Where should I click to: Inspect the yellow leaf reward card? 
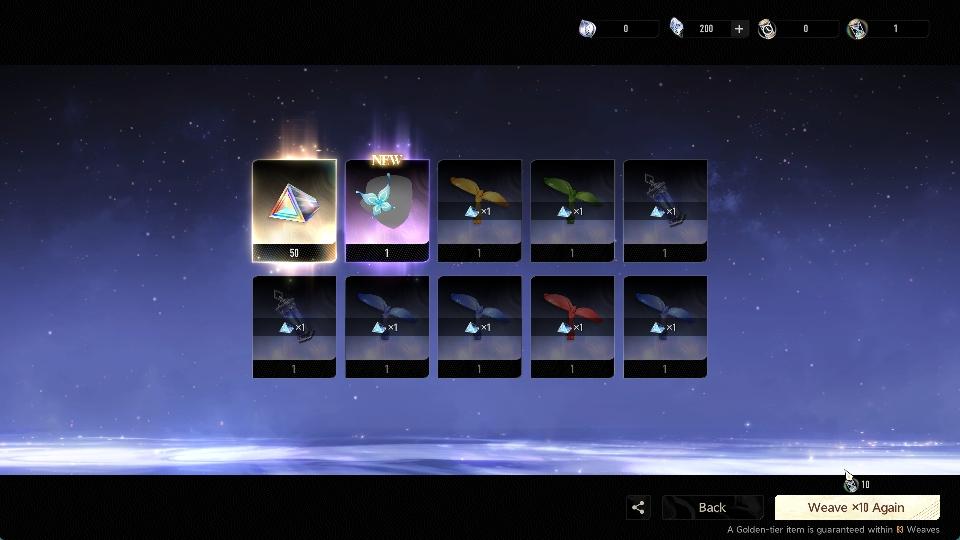(x=479, y=210)
